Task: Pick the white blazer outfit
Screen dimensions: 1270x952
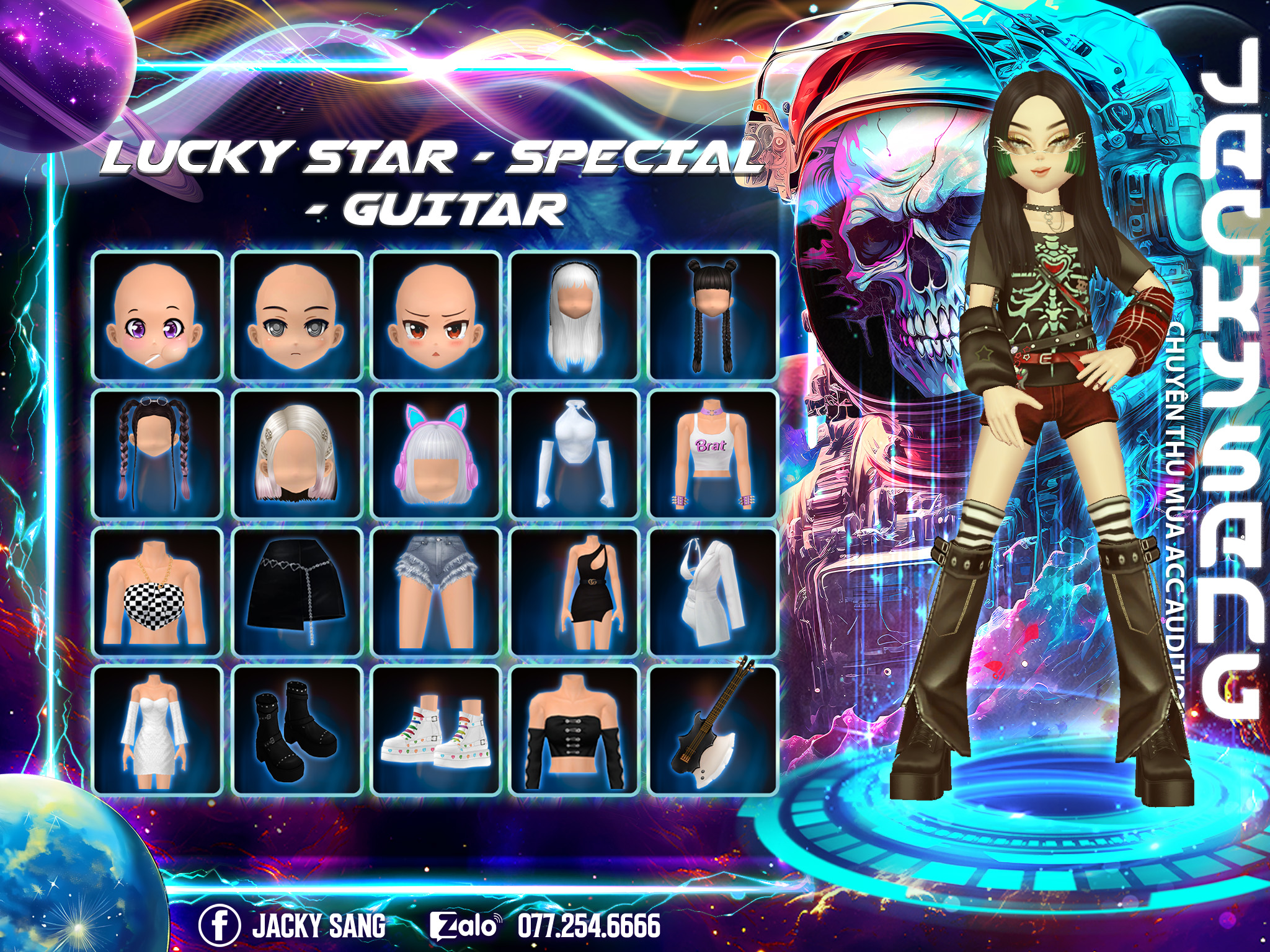Action: pyautogui.click(x=713, y=593)
